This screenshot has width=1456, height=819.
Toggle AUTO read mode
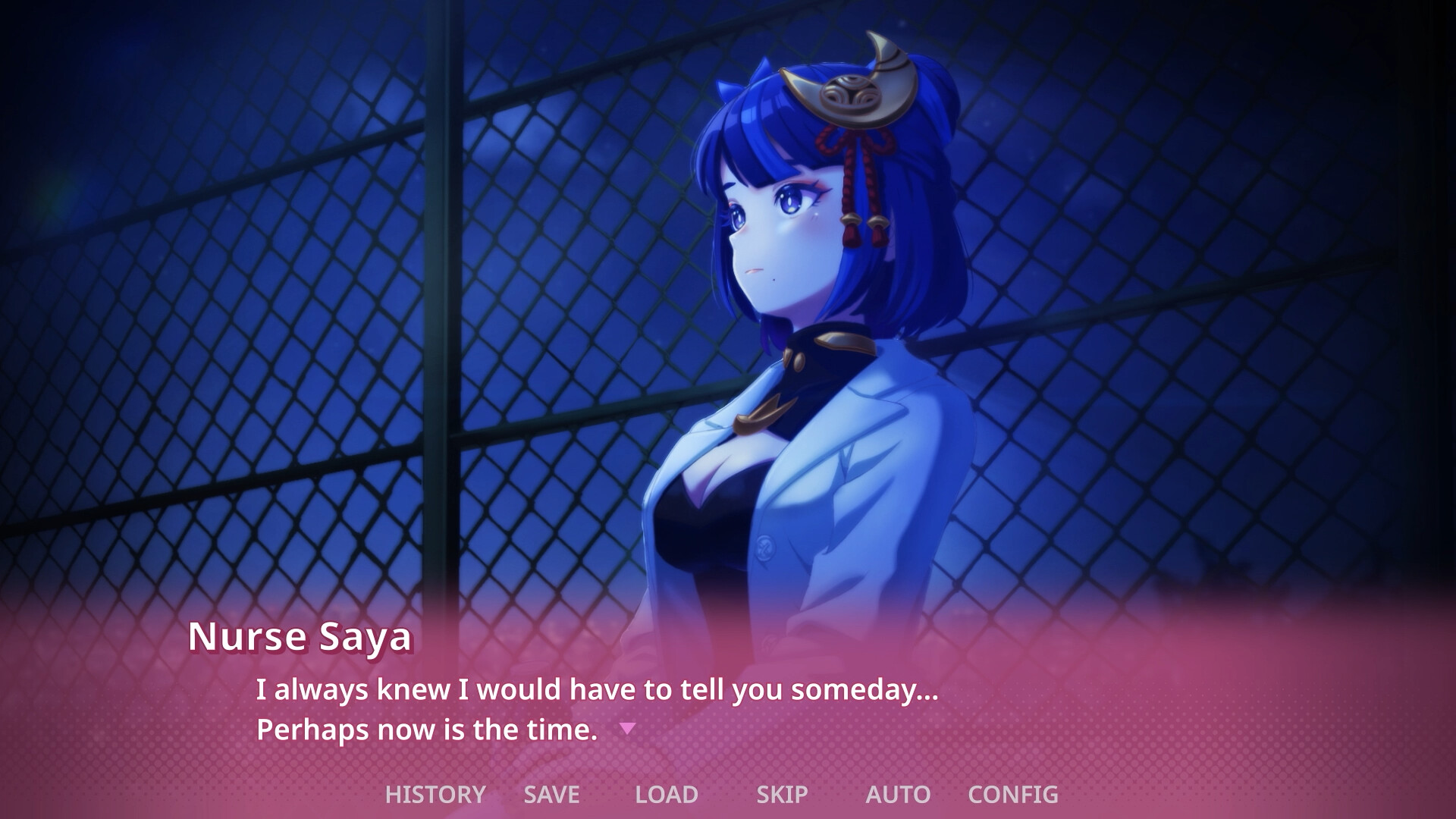coord(898,795)
